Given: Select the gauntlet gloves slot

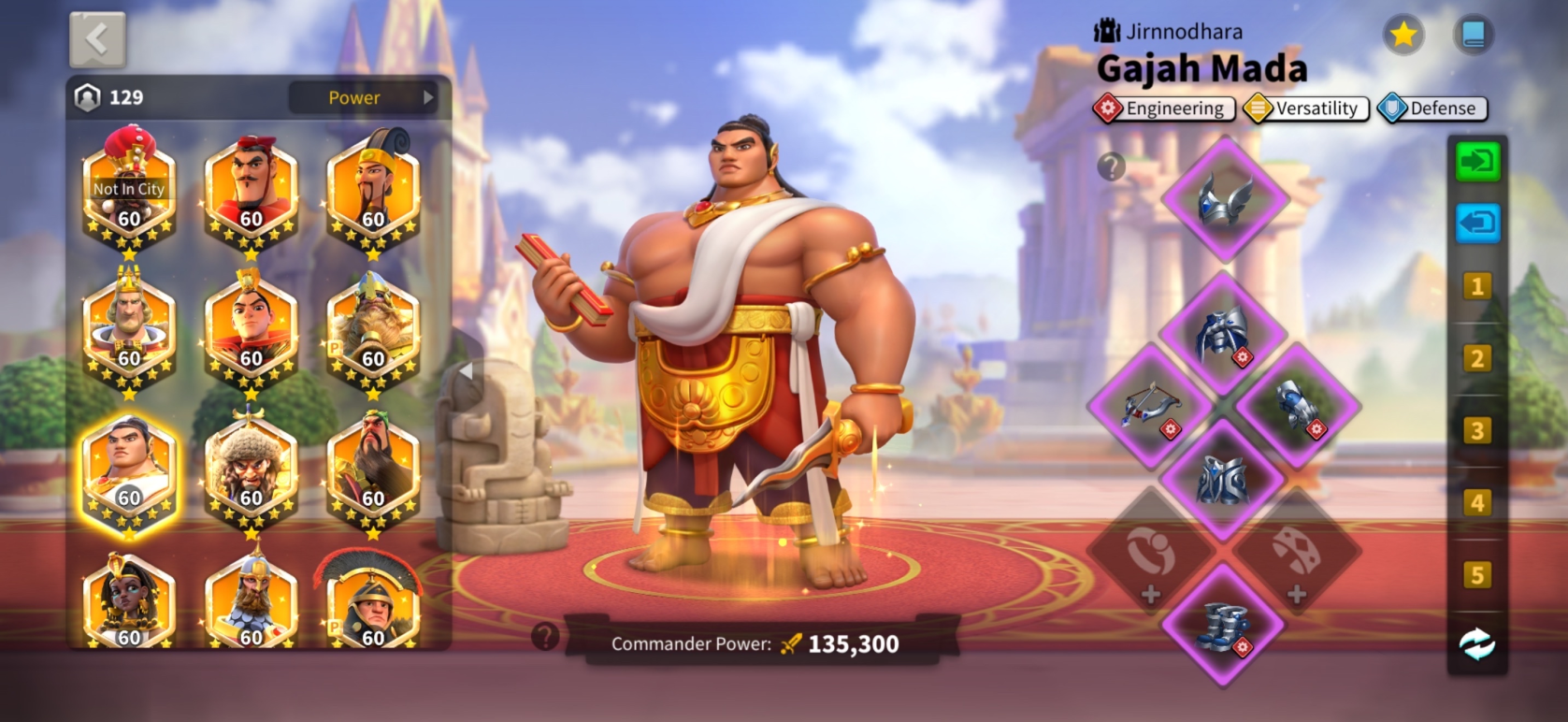Looking at the screenshot, I should 1298,407.
